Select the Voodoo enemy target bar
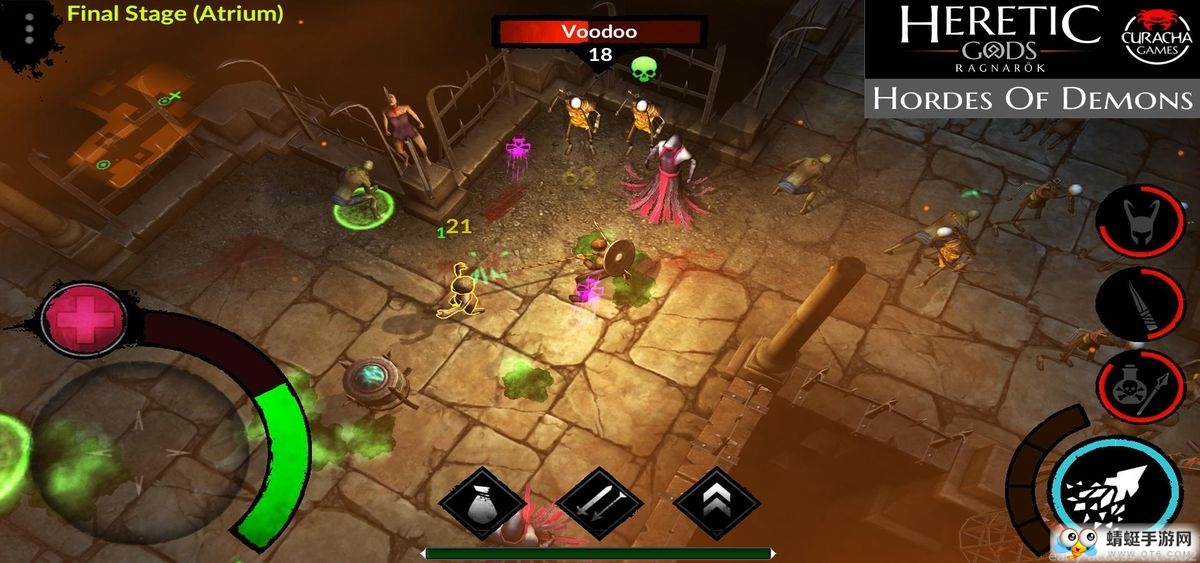The image size is (1200, 563). 599,31
